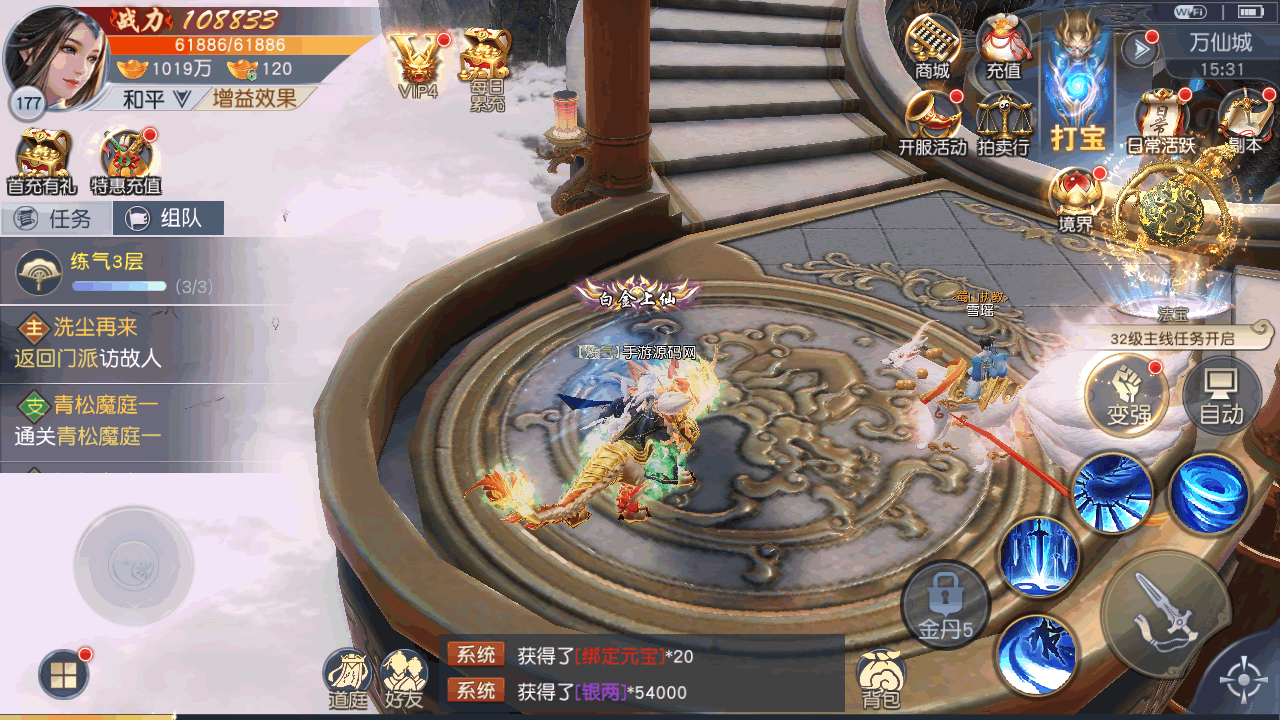The image size is (1280, 720).
Task: Toggle the 自动 auto-battle button
Action: [1220, 397]
